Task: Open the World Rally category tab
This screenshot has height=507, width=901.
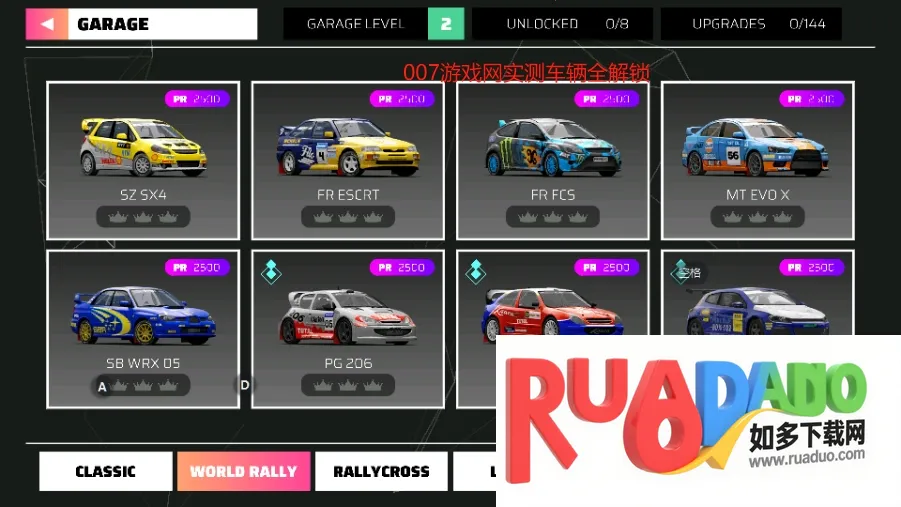Action: [x=243, y=471]
